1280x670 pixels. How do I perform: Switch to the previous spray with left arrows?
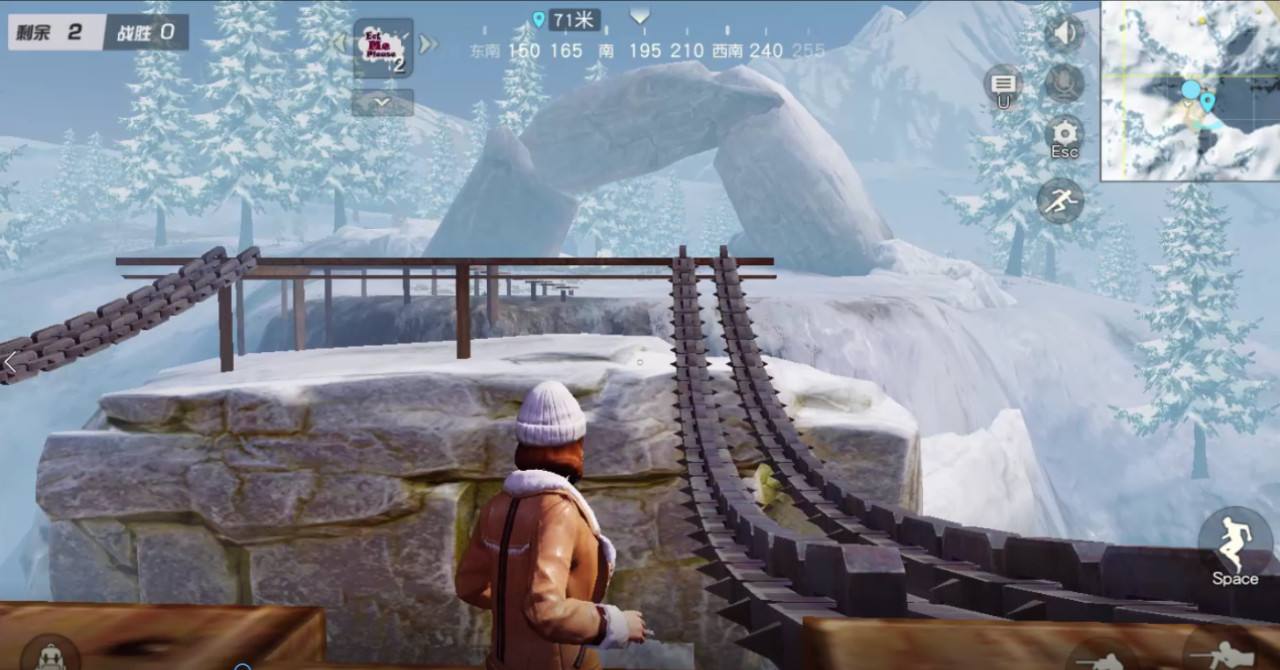click(x=340, y=45)
